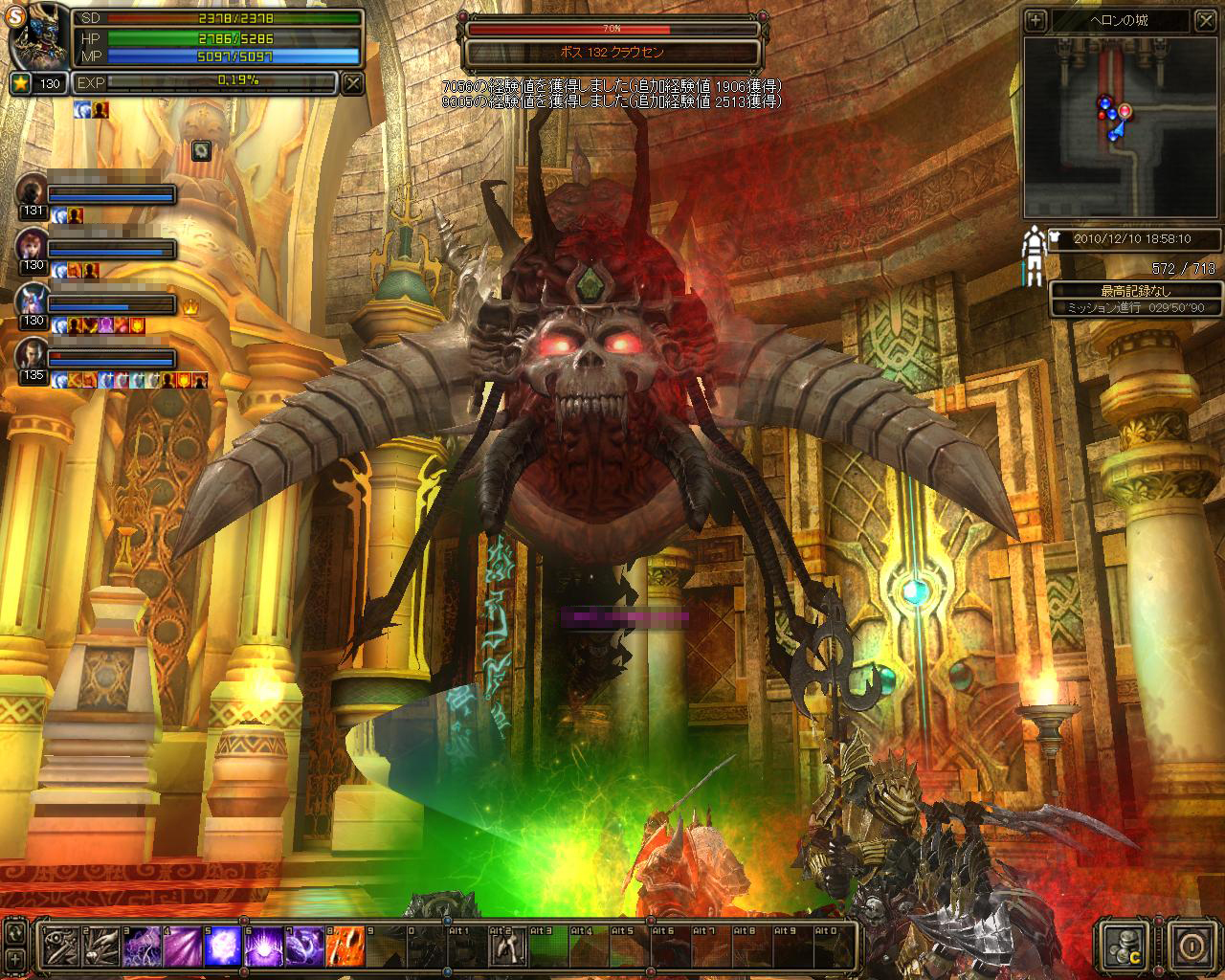Cast the glowing blue orb skill

tap(222, 947)
